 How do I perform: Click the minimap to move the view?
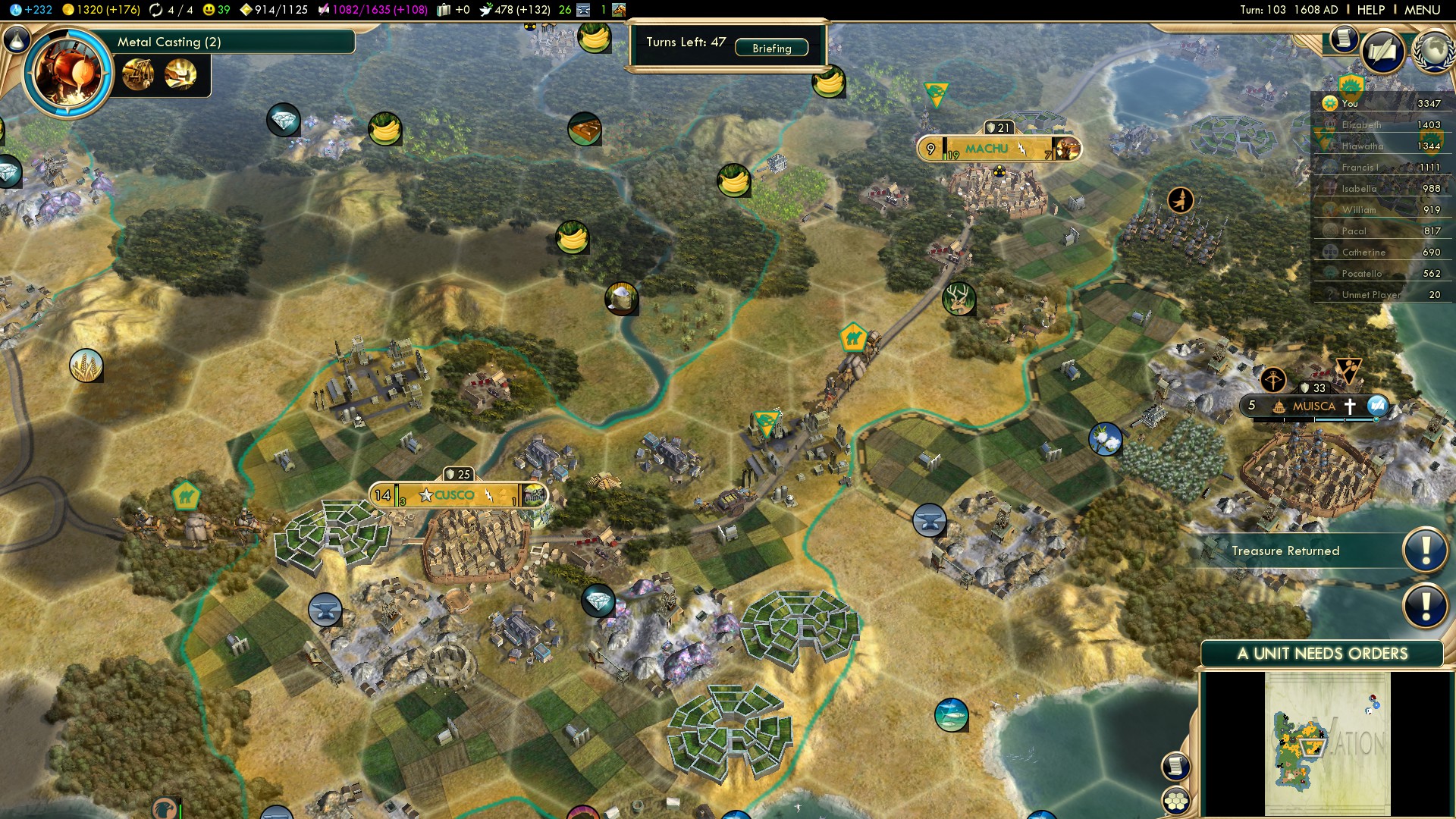[x=1327, y=743]
